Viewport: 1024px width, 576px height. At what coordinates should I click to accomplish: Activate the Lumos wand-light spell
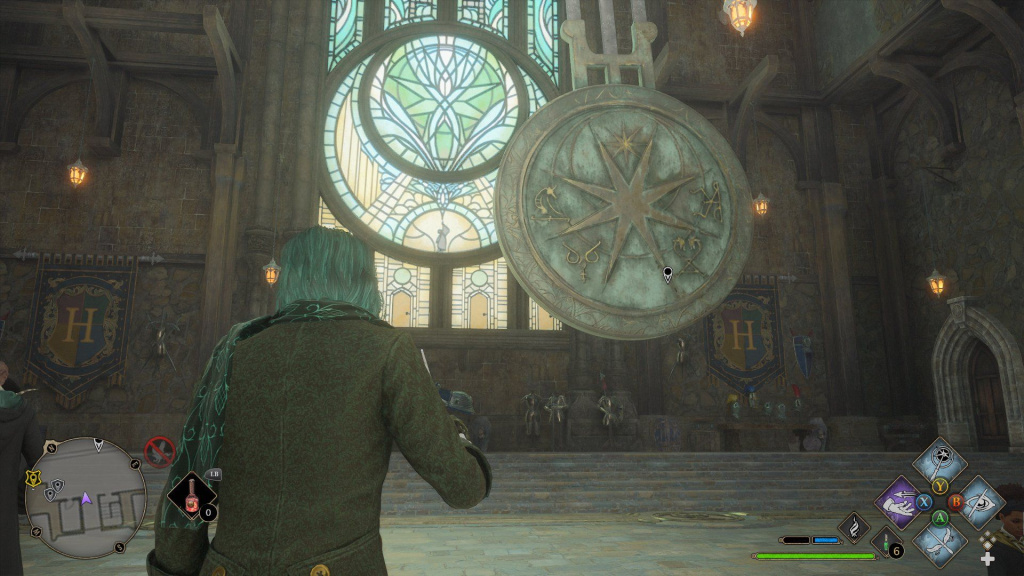click(940, 461)
